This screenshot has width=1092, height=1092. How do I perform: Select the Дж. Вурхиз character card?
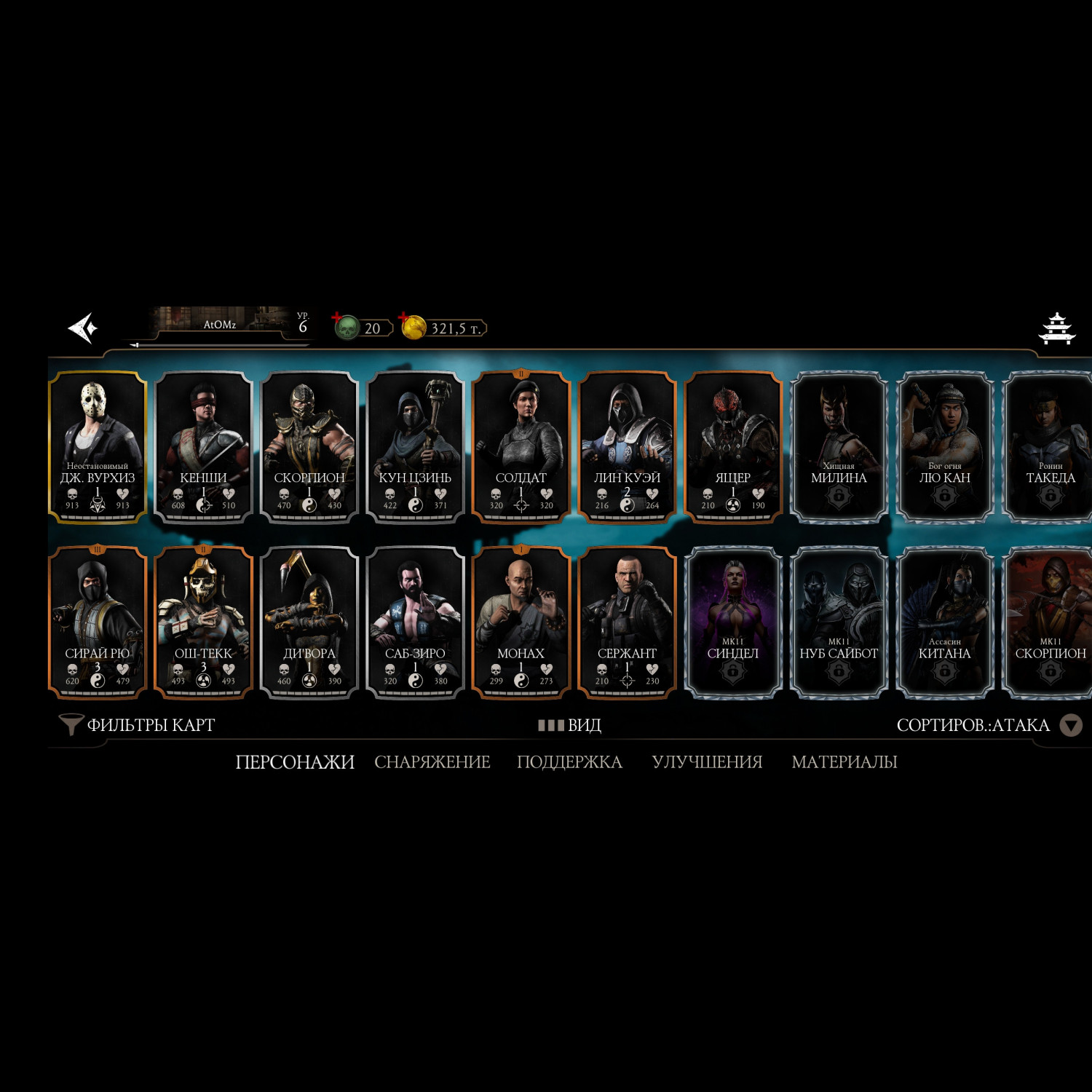98,447
